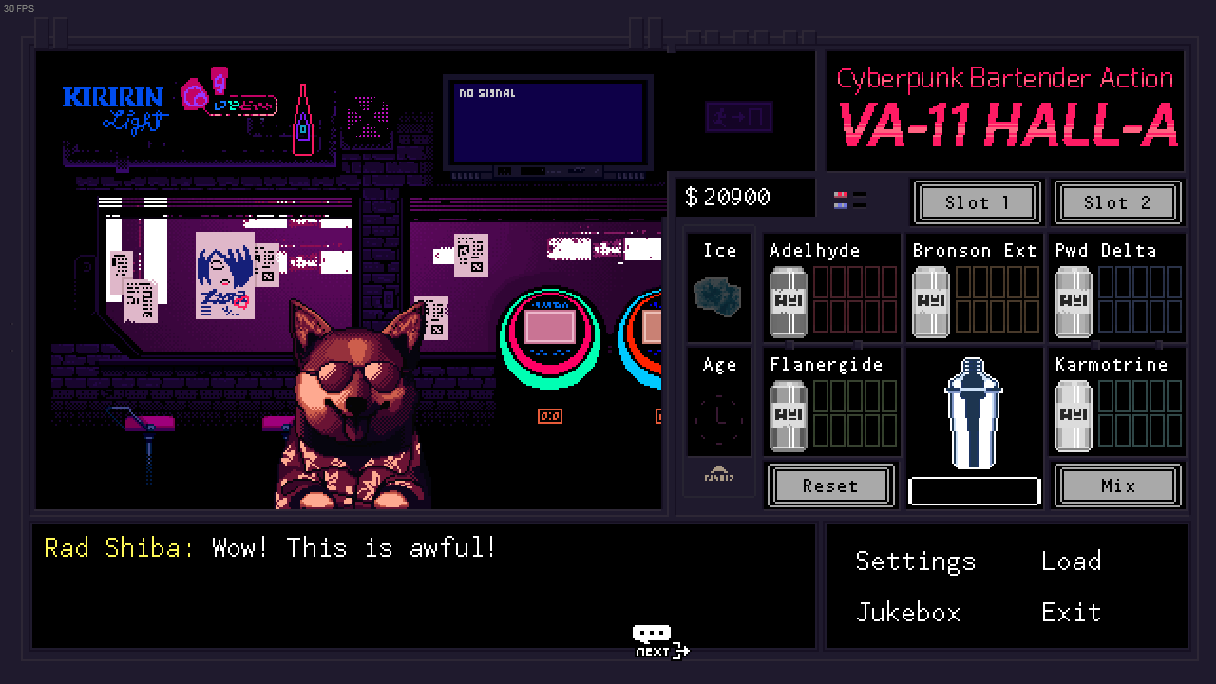Hit the Mix button

coord(1117,486)
